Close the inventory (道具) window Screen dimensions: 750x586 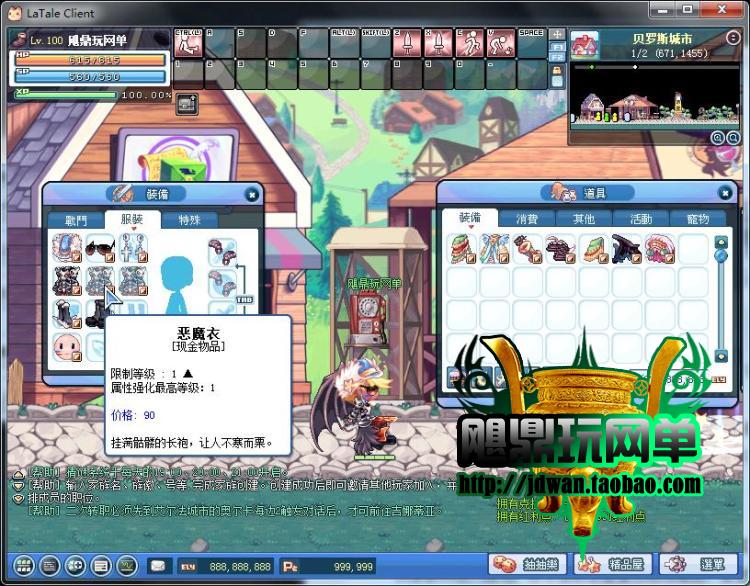(725, 192)
